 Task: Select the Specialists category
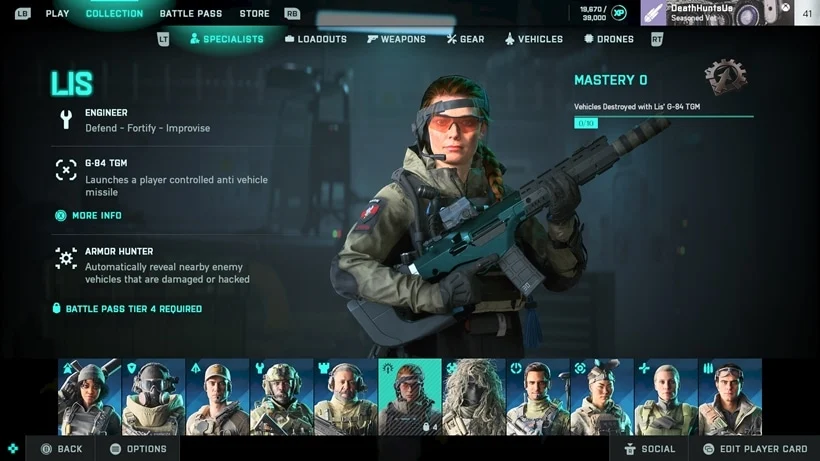(x=226, y=39)
